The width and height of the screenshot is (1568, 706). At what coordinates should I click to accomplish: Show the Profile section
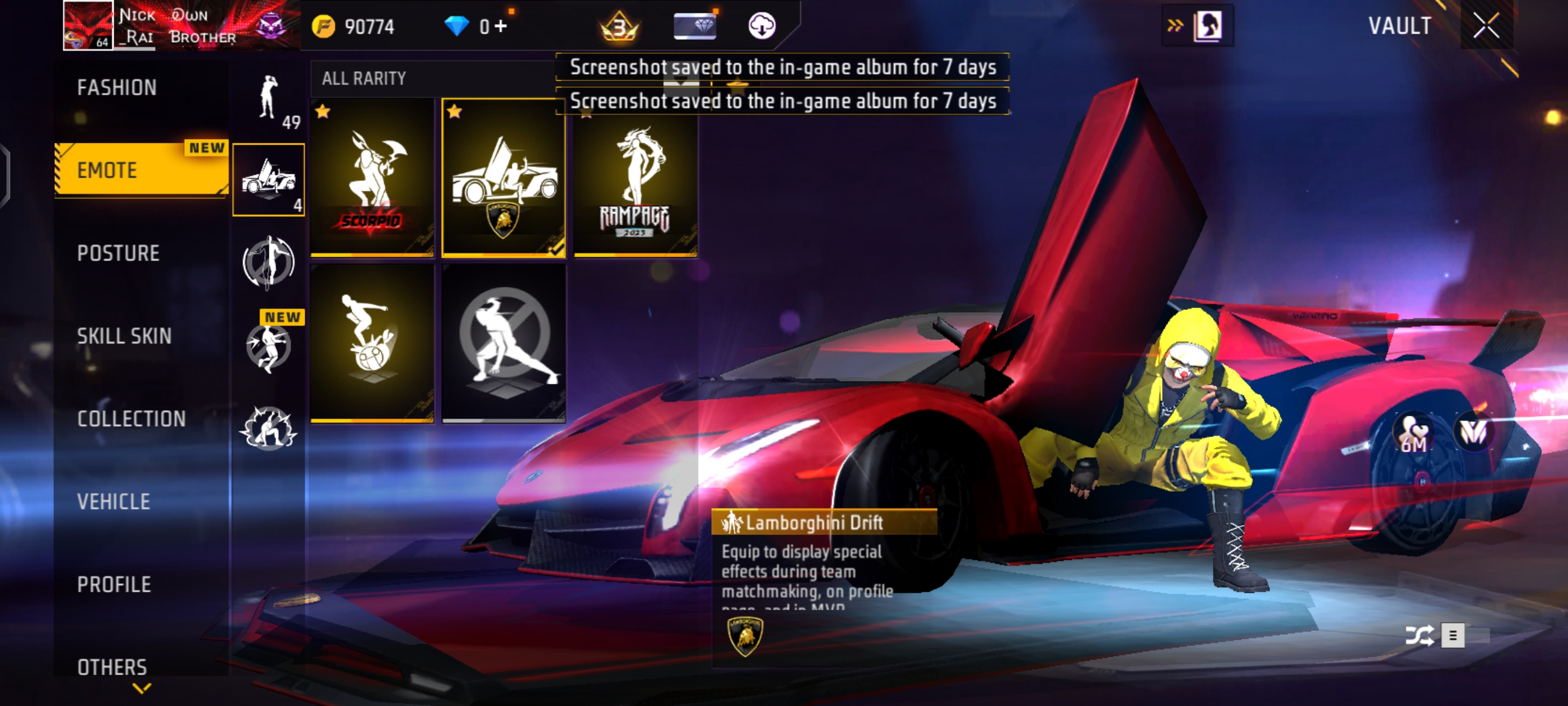pos(114,584)
